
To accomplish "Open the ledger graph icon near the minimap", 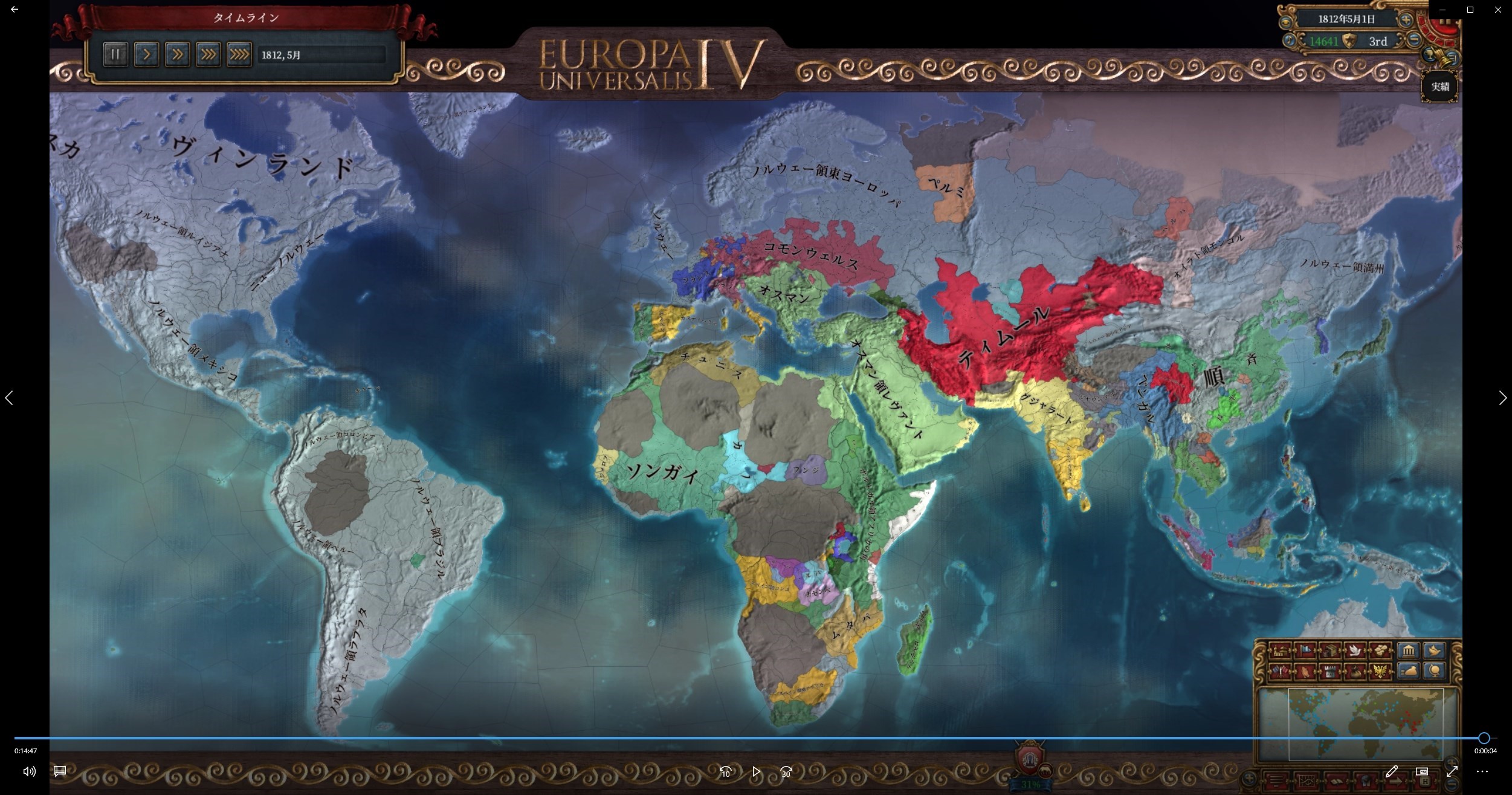I will pyautogui.click(x=1307, y=781).
